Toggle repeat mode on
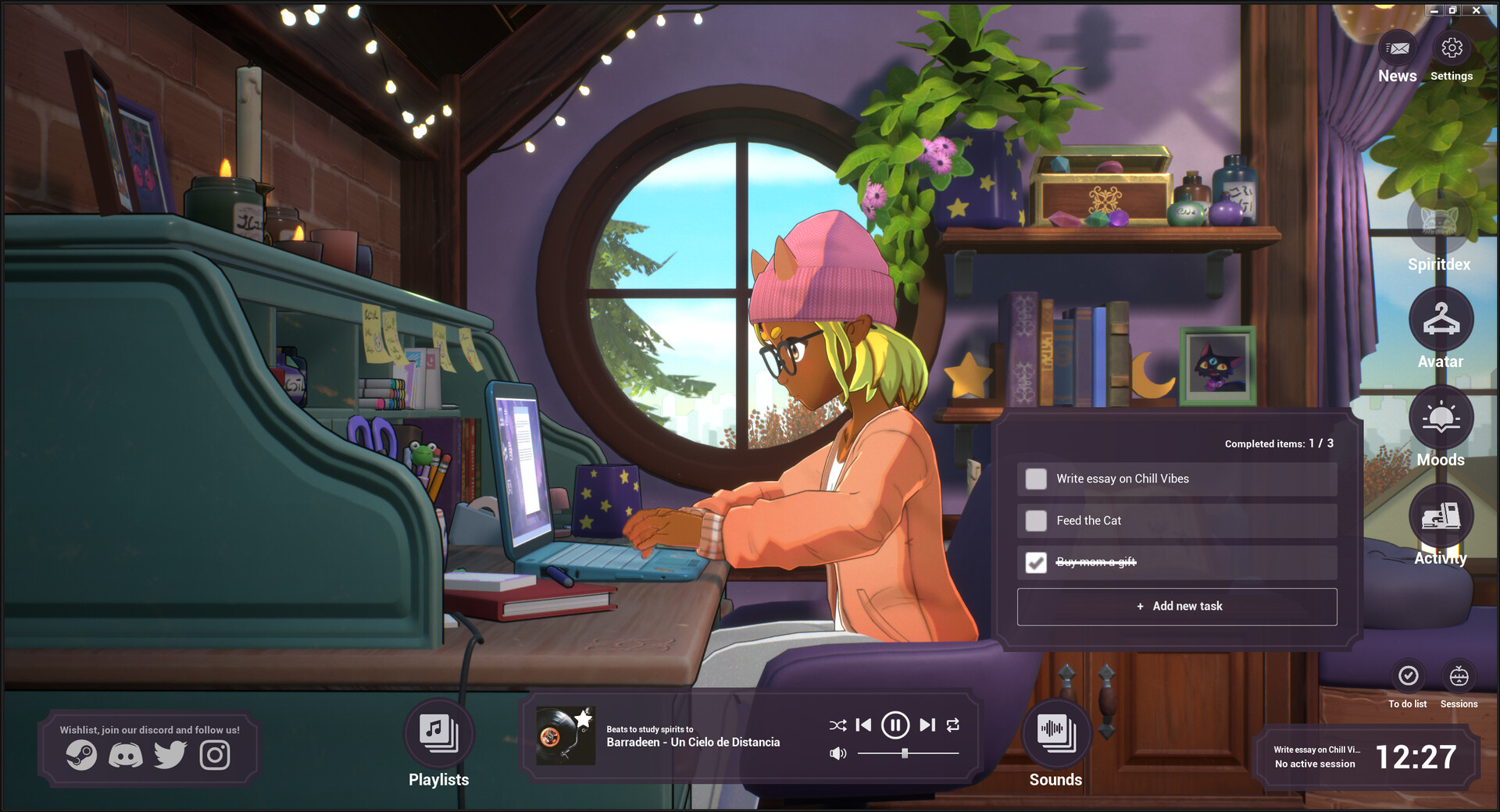 [x=953, y=725]
